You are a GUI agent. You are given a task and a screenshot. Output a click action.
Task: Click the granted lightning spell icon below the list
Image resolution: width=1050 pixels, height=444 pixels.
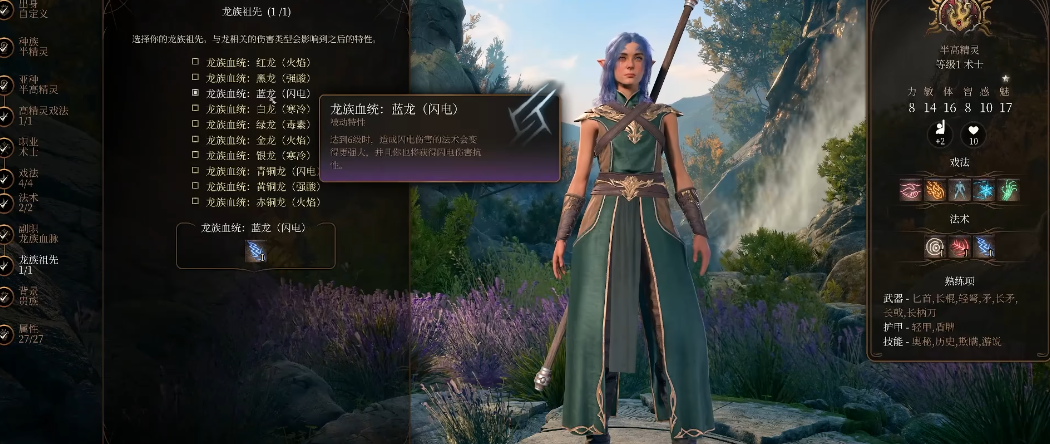[x=255, y=252]
